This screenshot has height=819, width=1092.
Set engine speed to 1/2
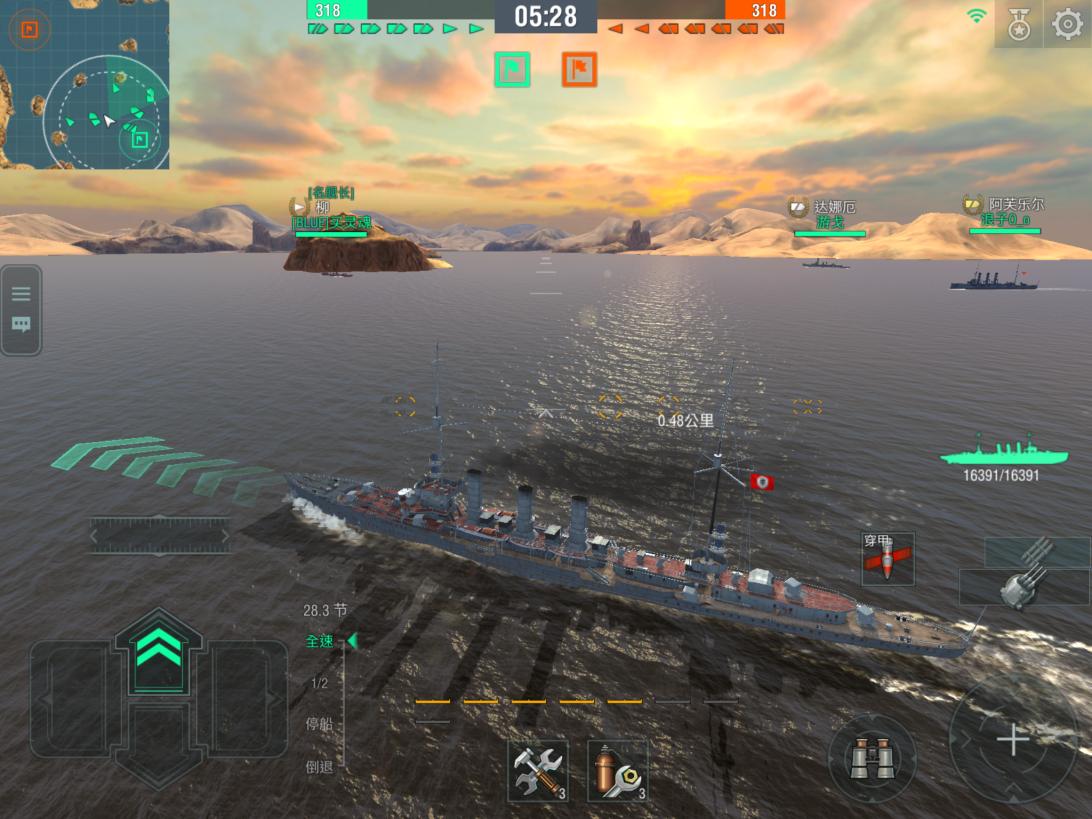[x=320, y=683]
